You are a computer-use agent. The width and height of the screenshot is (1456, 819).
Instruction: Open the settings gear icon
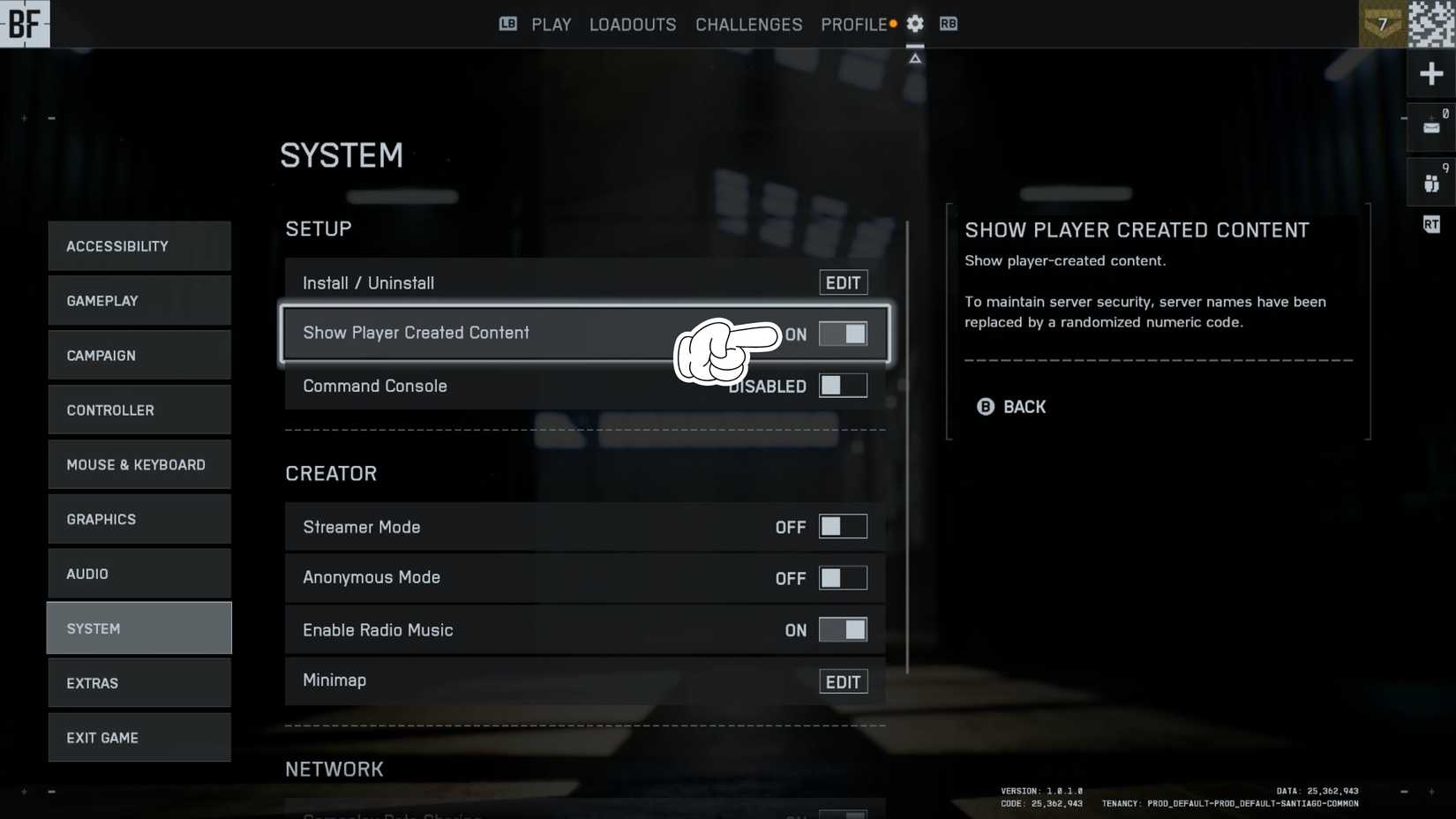[915, 24]
